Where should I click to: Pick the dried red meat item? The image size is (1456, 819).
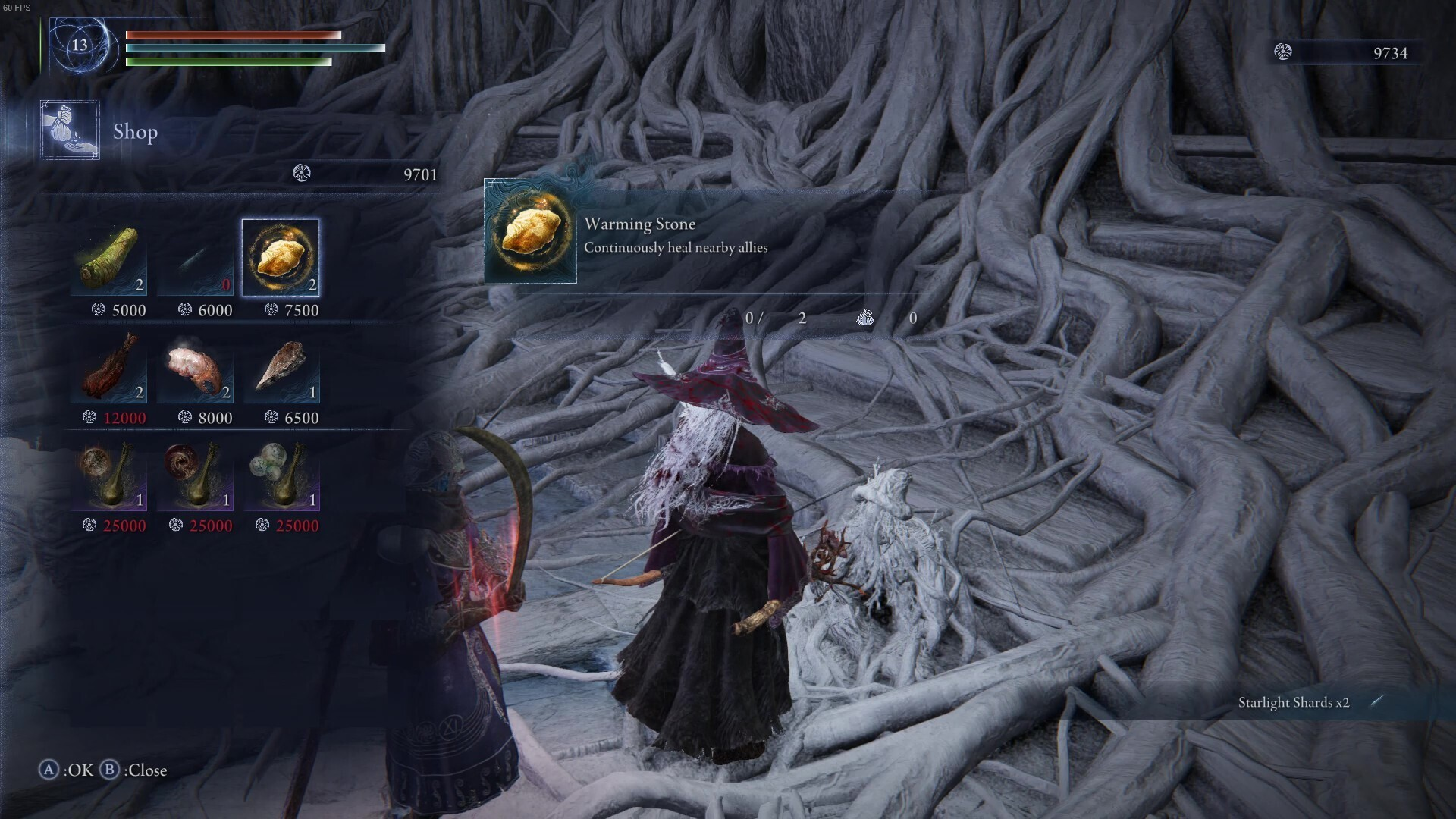[109, 366]
